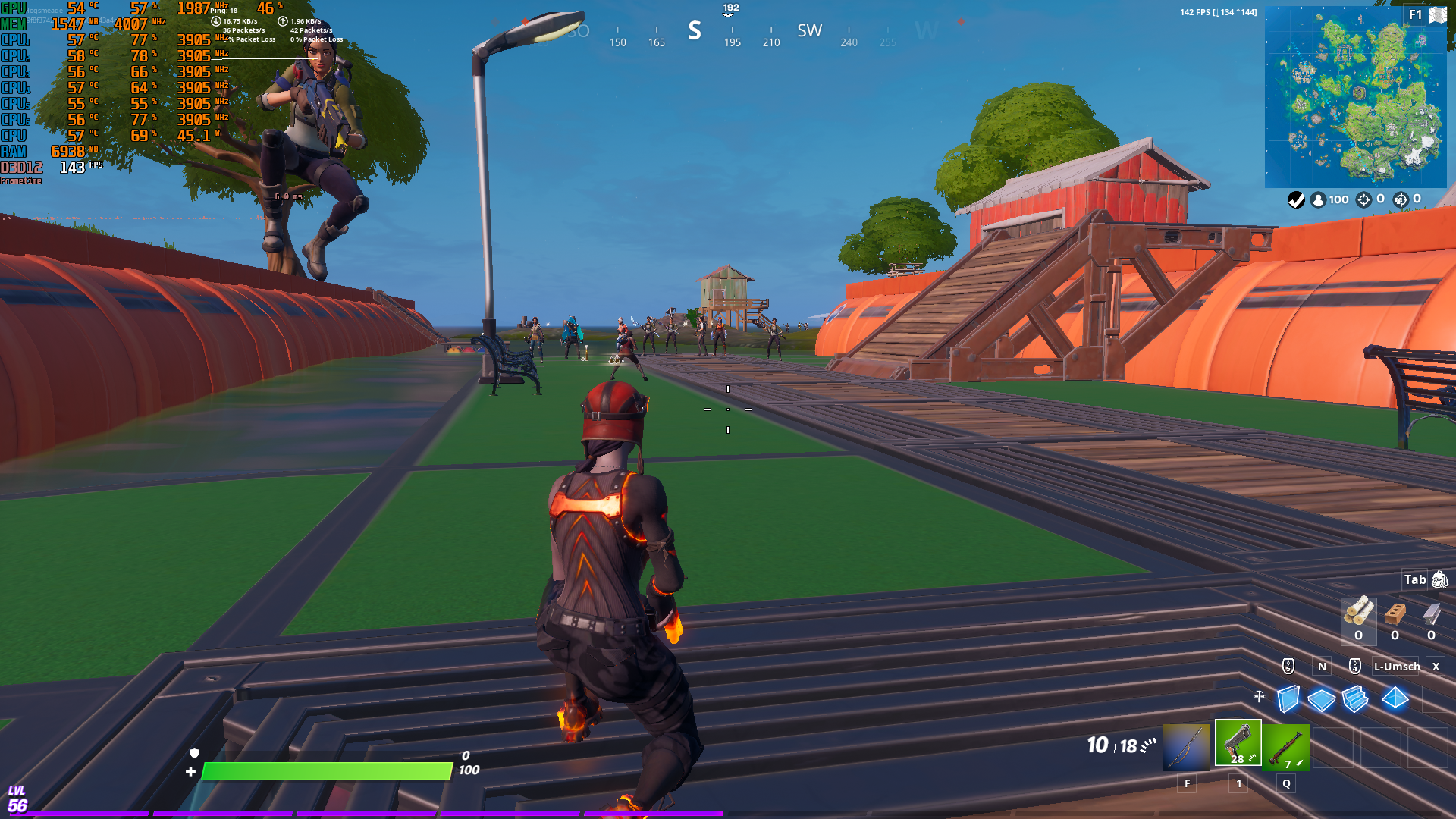This screenshot has height=819, width=1456.
Task: Select the wall building piece icon
Action: pyautogui.click(x=1288, y=698)
